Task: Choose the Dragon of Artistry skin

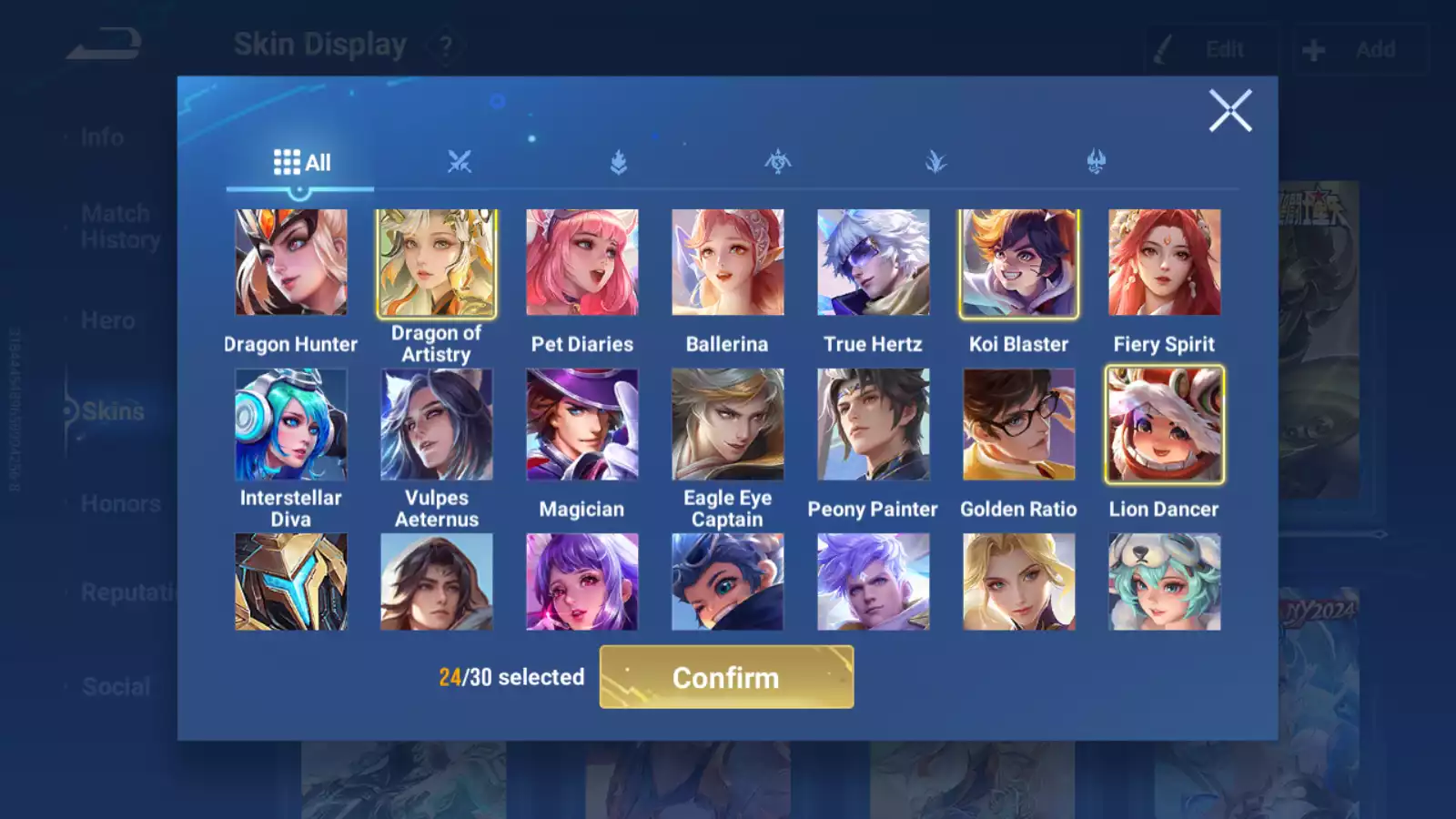Action: pos(437,263)
